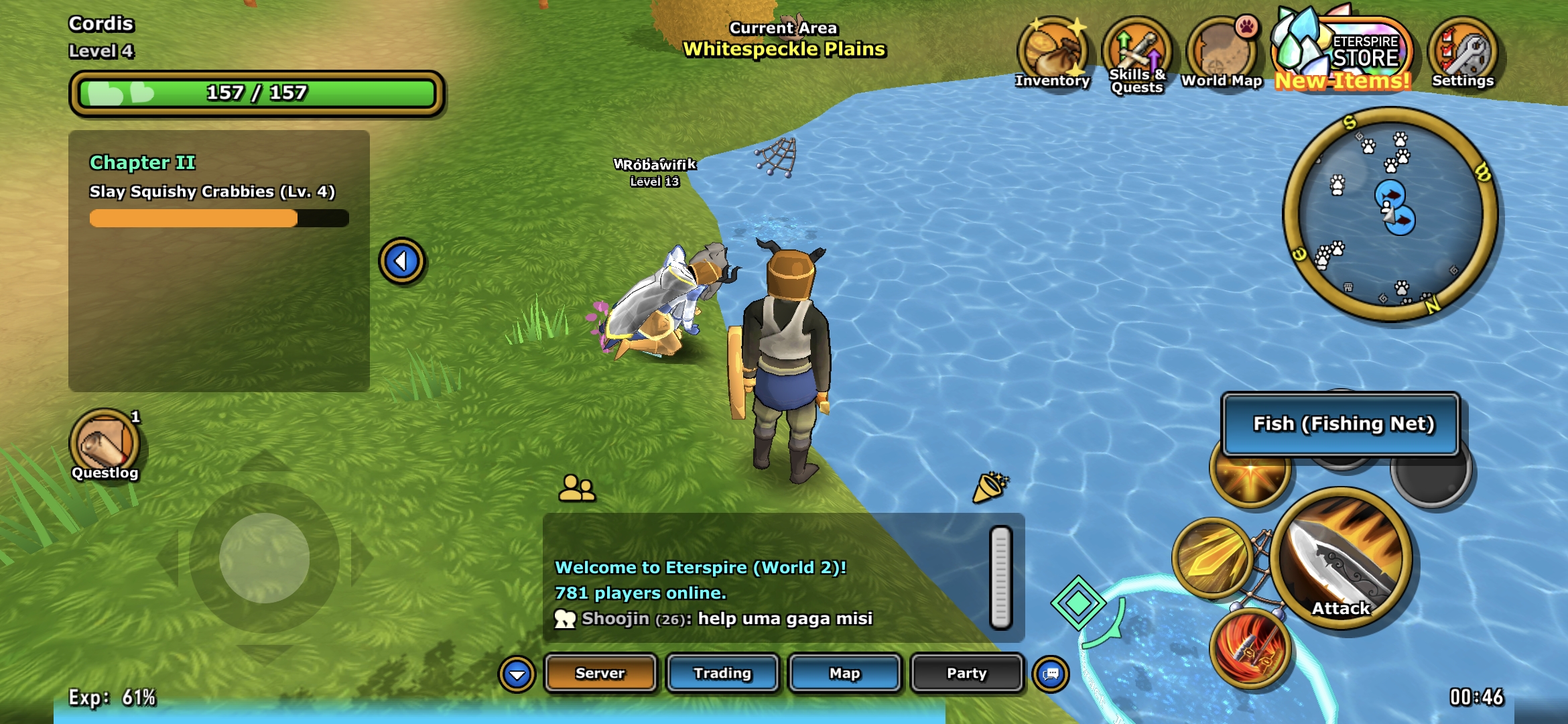The height and width of the screenshot is (724, 1568).
Task: Collapse the Chapter II quest panel arrow
Action: click(x=401, y=261)
